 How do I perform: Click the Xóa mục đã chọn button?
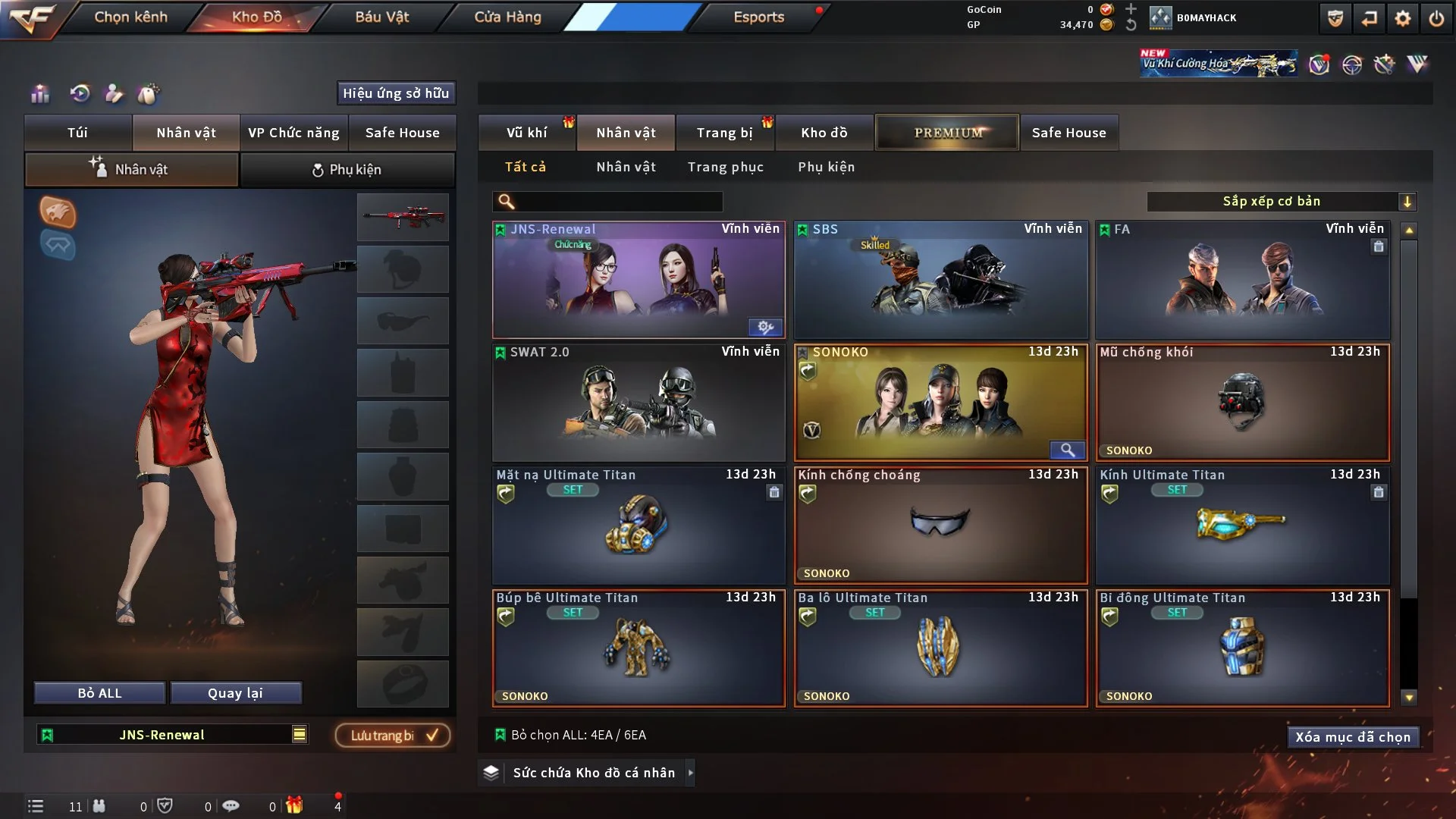[x=1353, y=736]
